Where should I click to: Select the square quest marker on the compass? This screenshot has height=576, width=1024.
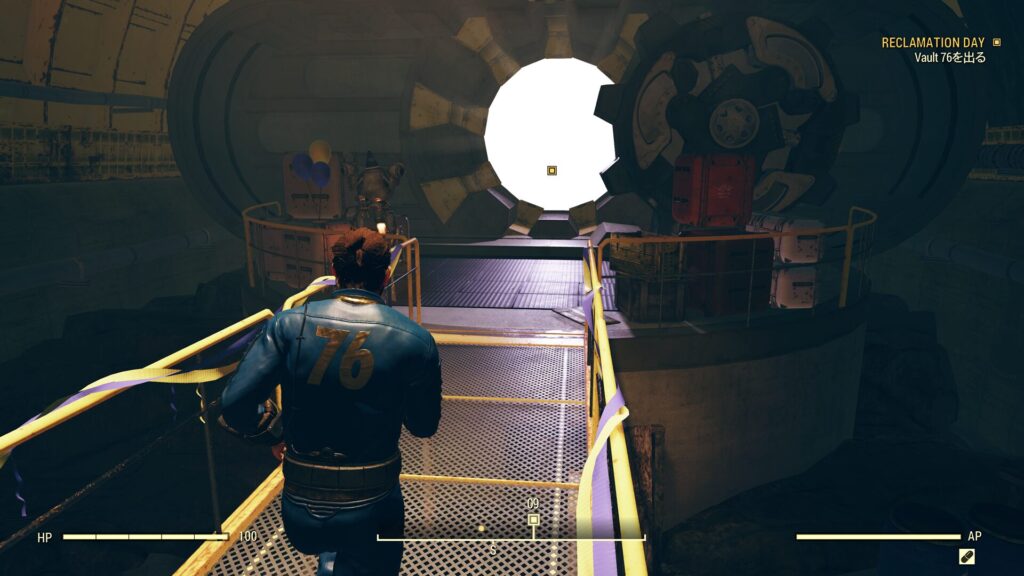click(x=533, y=519)
